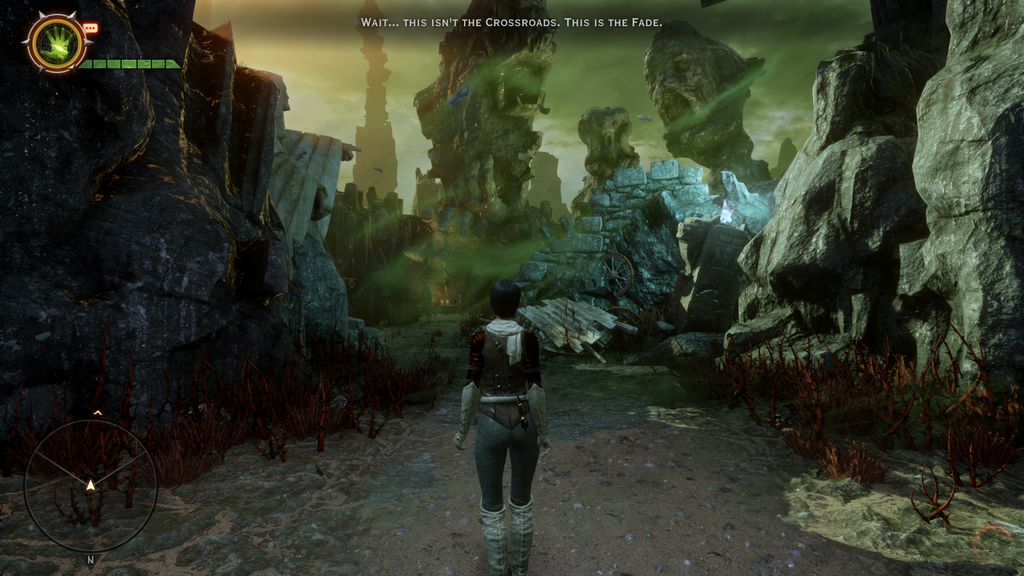Click the red speech bubble icon
Viewport: 1024px width, 576px height.
click(91, 28)
